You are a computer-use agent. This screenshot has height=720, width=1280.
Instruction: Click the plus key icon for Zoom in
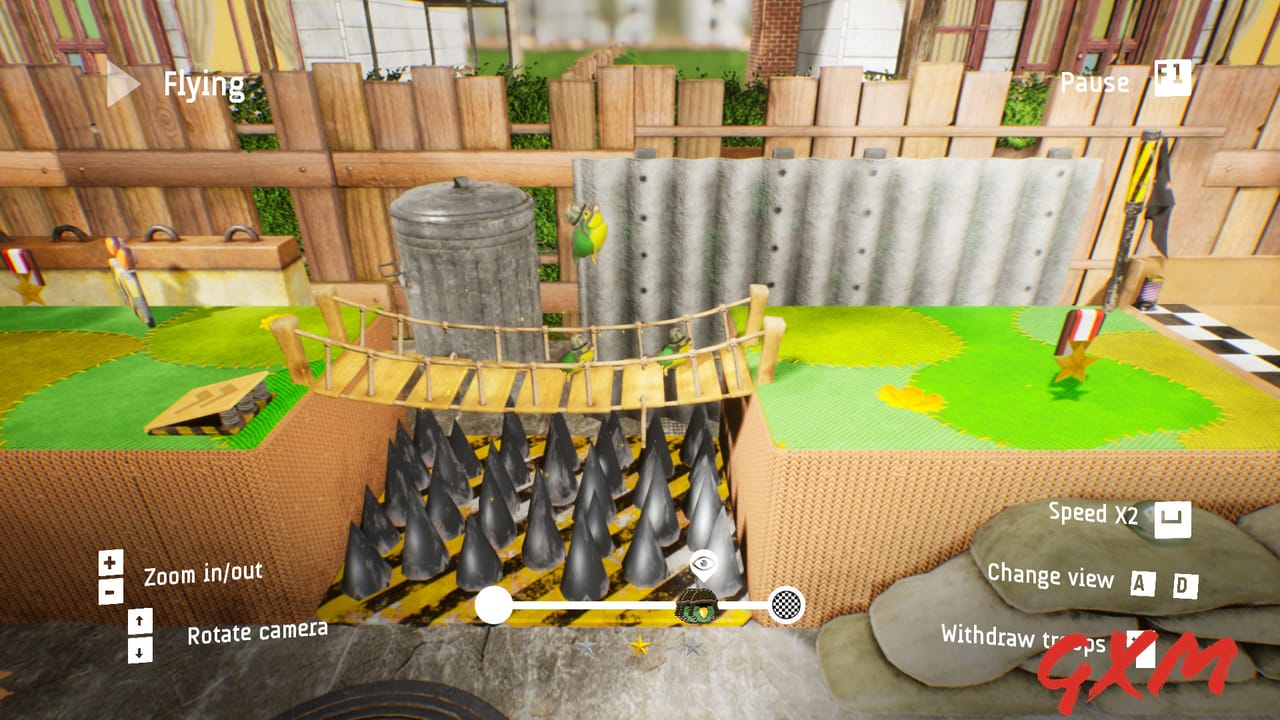pos(108,561)
